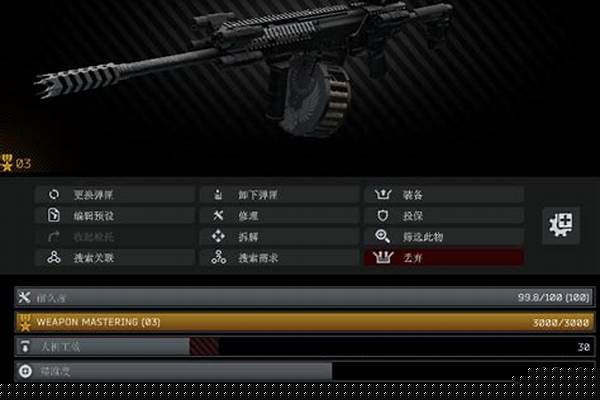600x400 pixels.
Task: Click the red 丢弃 (discard) option
Action: pyautogui.click(x=443, y=257)
